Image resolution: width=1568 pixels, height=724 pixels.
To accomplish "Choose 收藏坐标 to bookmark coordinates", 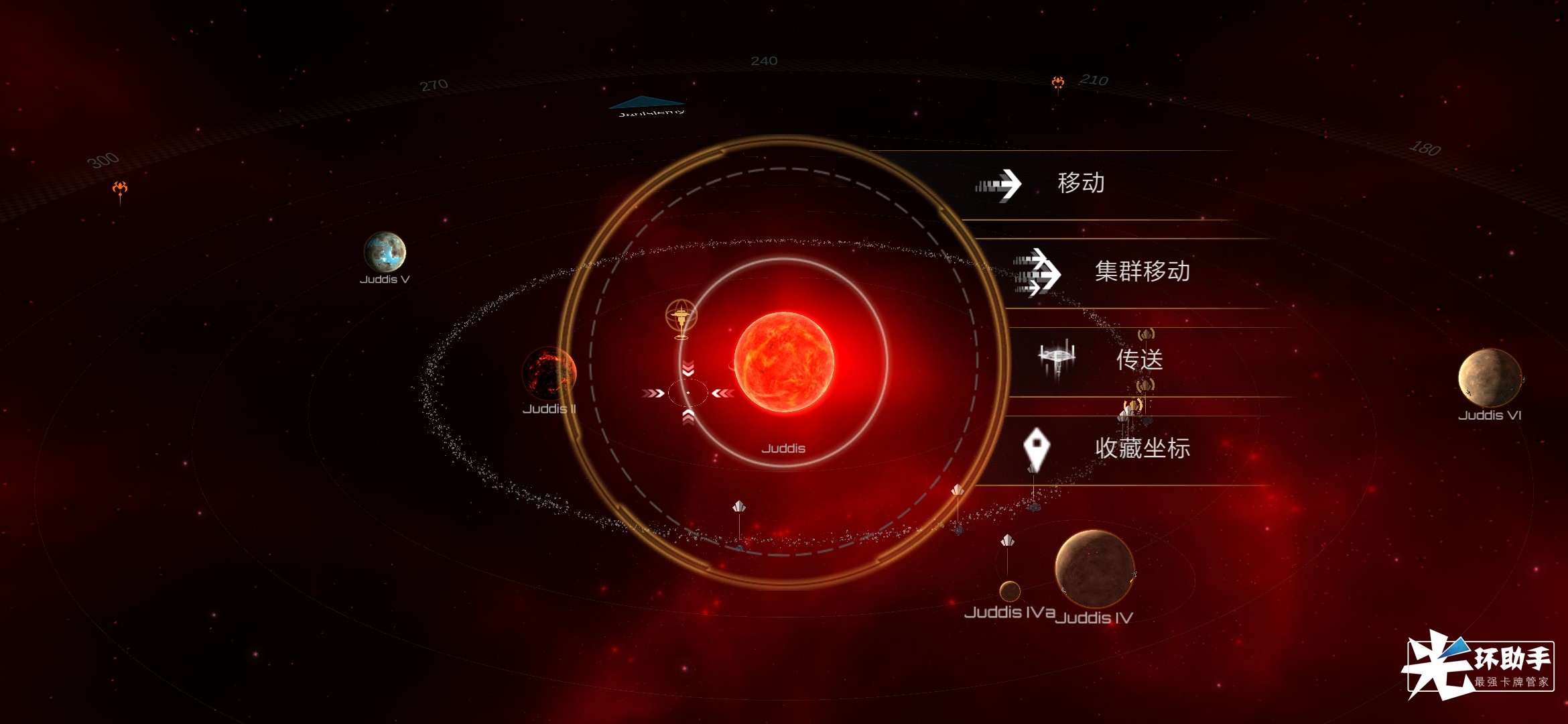I will (1140, 448).
